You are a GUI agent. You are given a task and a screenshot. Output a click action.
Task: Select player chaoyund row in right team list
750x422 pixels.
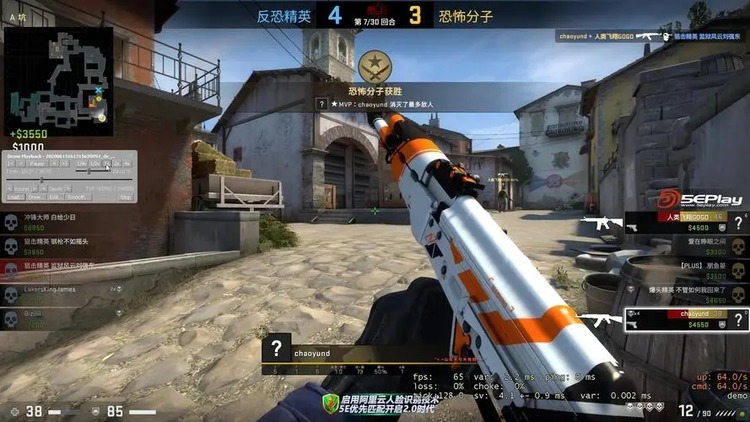678,316
